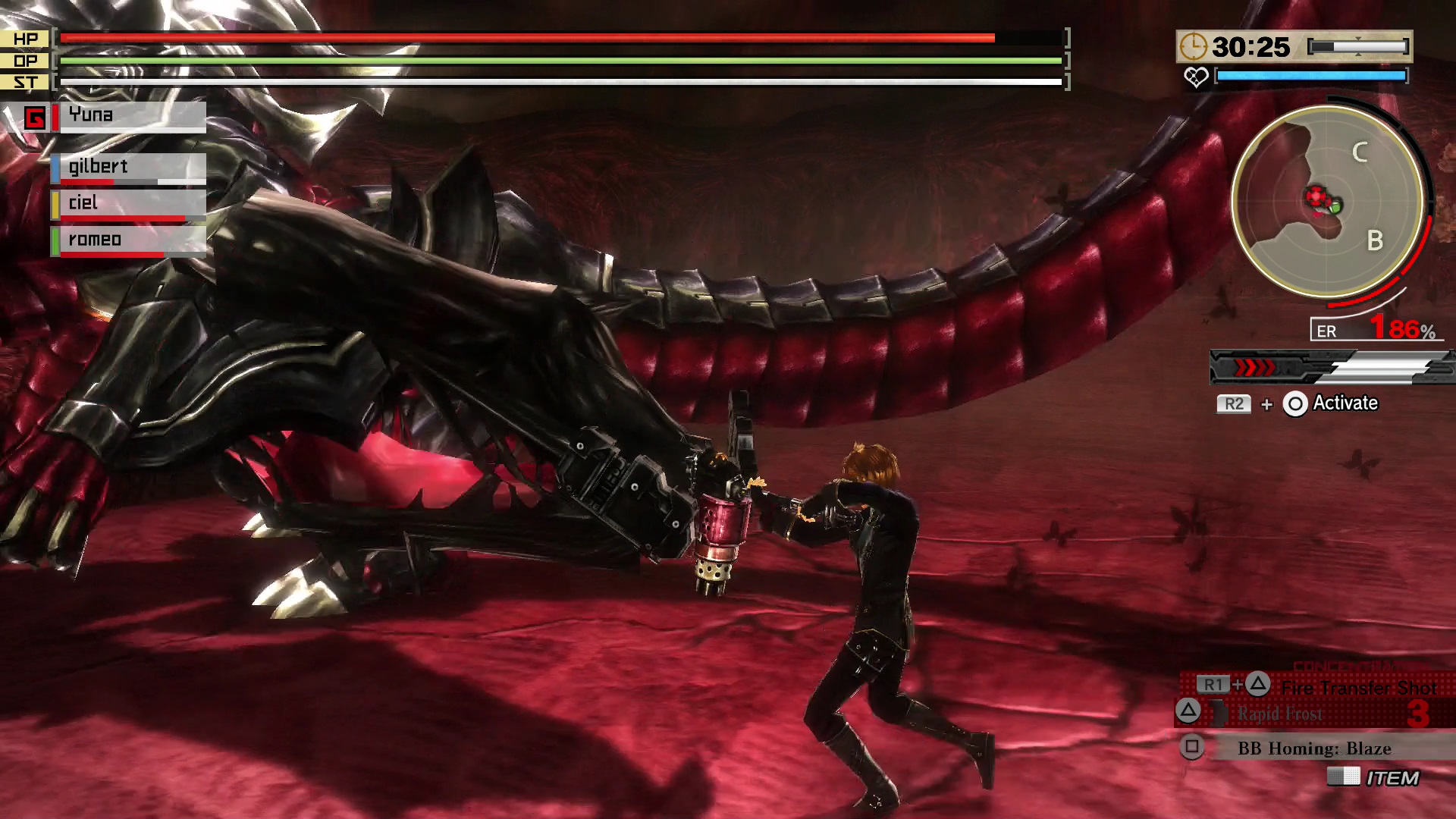Select Yuna's party nameplate

point(130,116)
